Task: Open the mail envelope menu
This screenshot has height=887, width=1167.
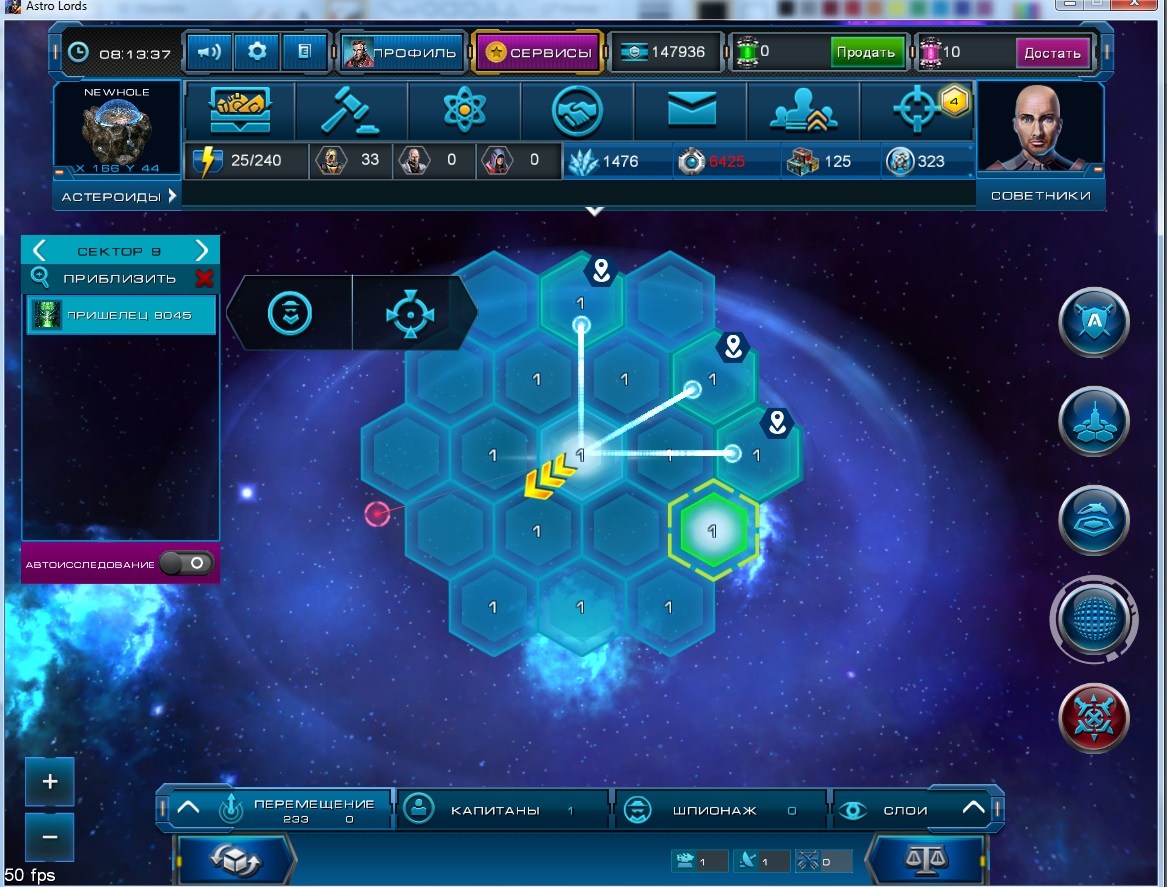Action: [x=691, y=110]
